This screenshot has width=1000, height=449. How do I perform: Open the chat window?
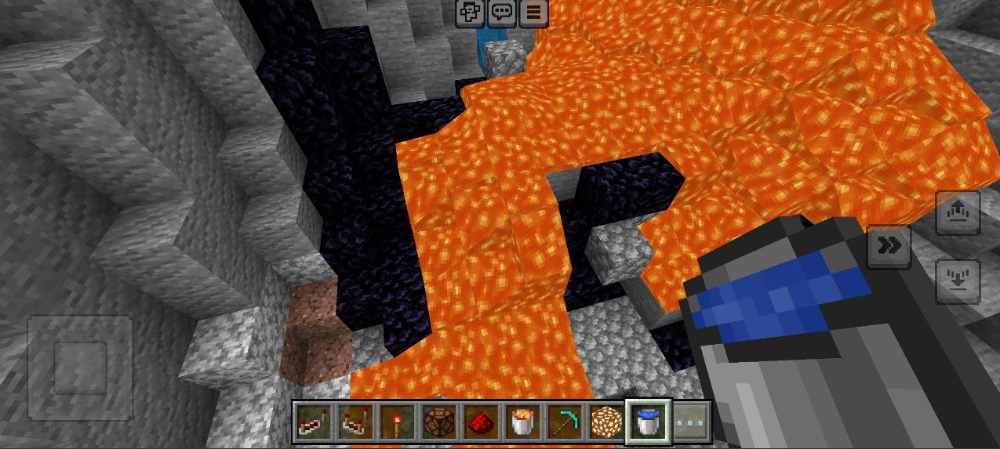pos(502,12)
